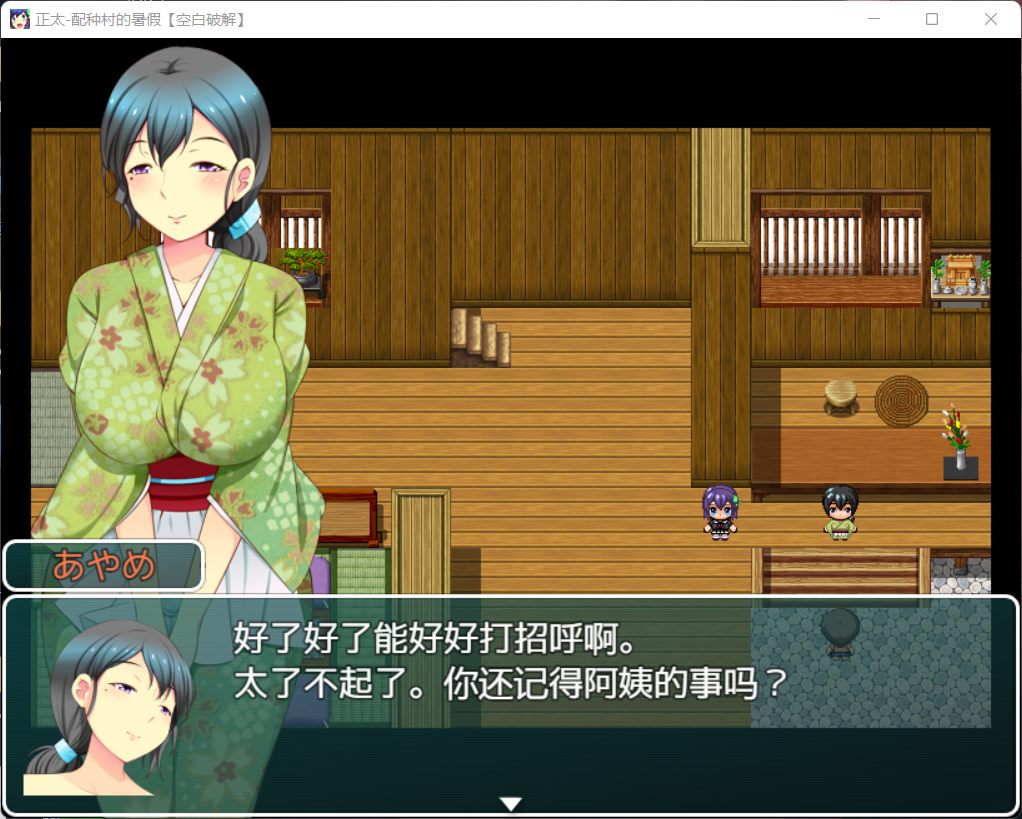Advance dialogue with the white continue arrow
The image size is (1022, 819).
(511, 803)
